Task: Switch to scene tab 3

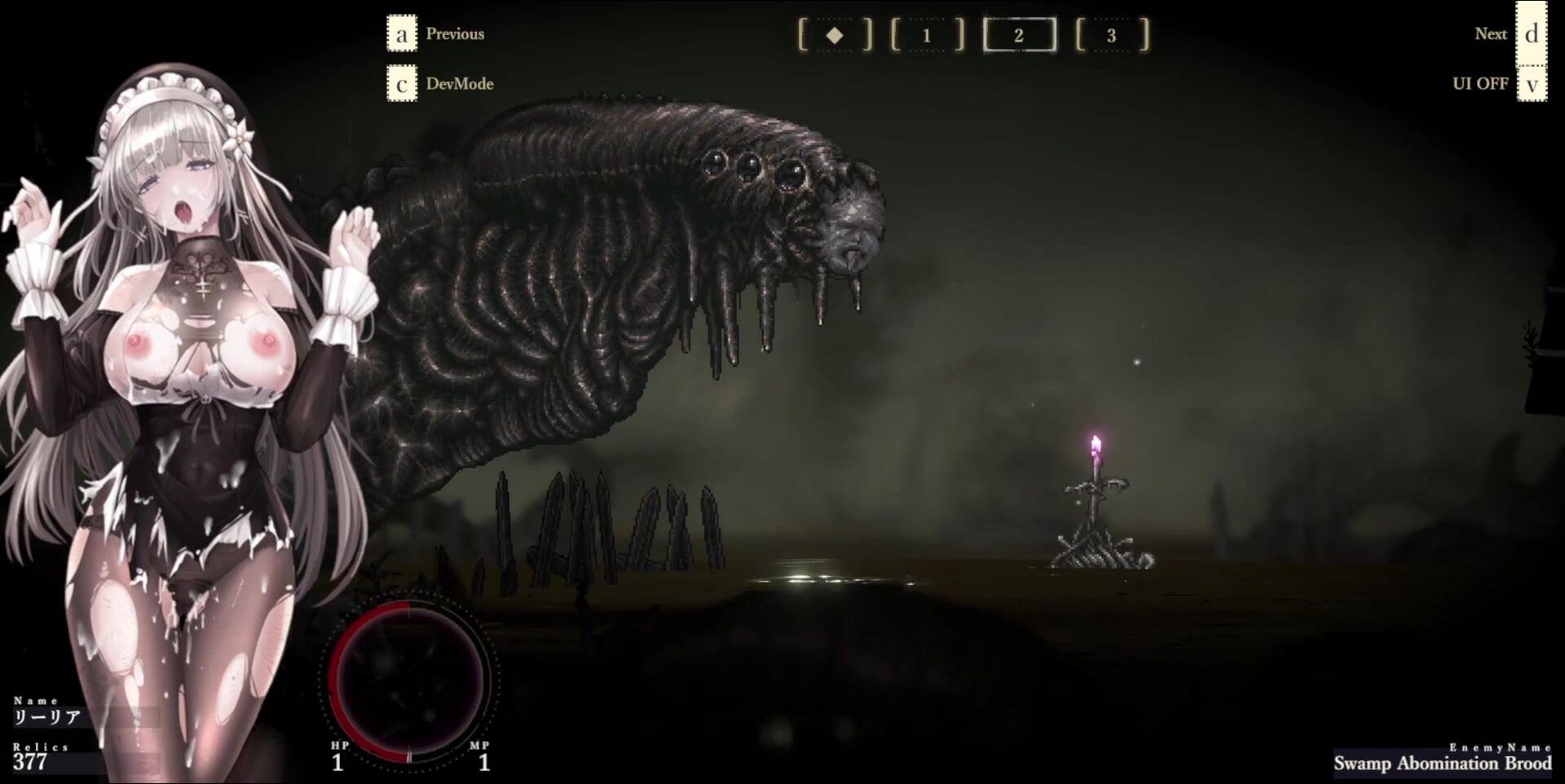Action: click(1111, 35)
